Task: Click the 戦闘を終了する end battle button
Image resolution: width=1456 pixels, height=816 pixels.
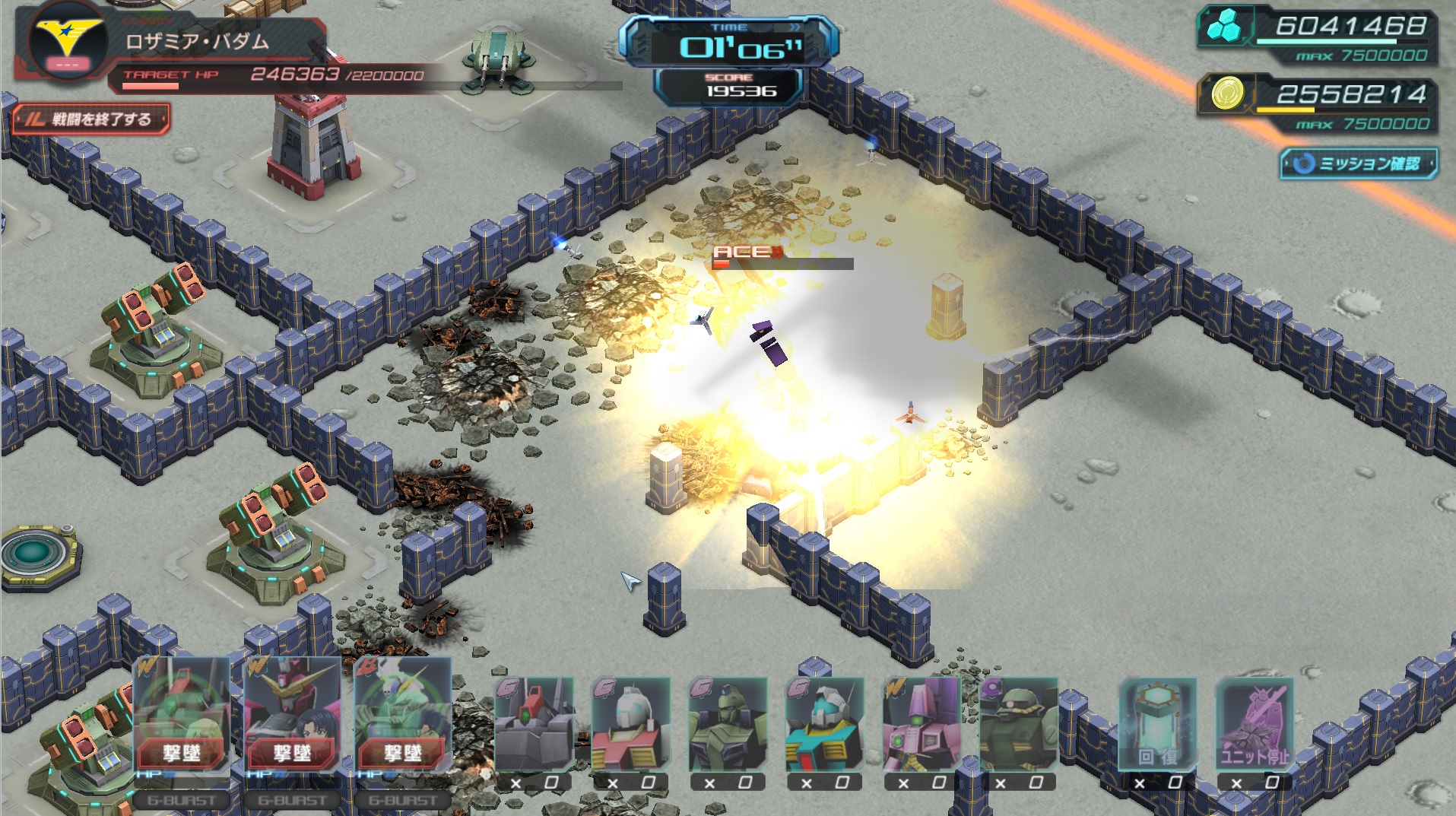Action: click(91, 119)
